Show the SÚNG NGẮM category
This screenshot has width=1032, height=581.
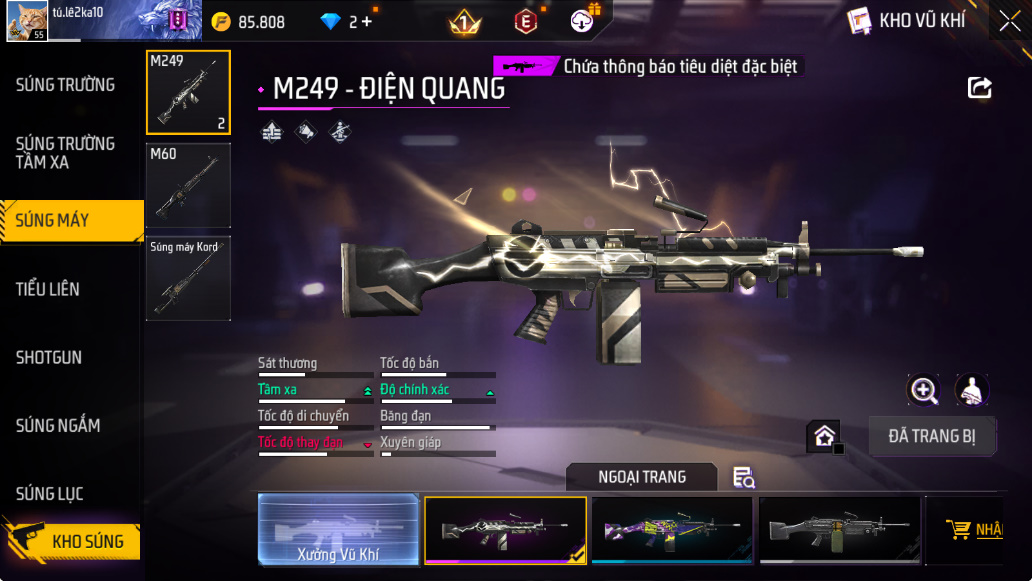(58, 425)
